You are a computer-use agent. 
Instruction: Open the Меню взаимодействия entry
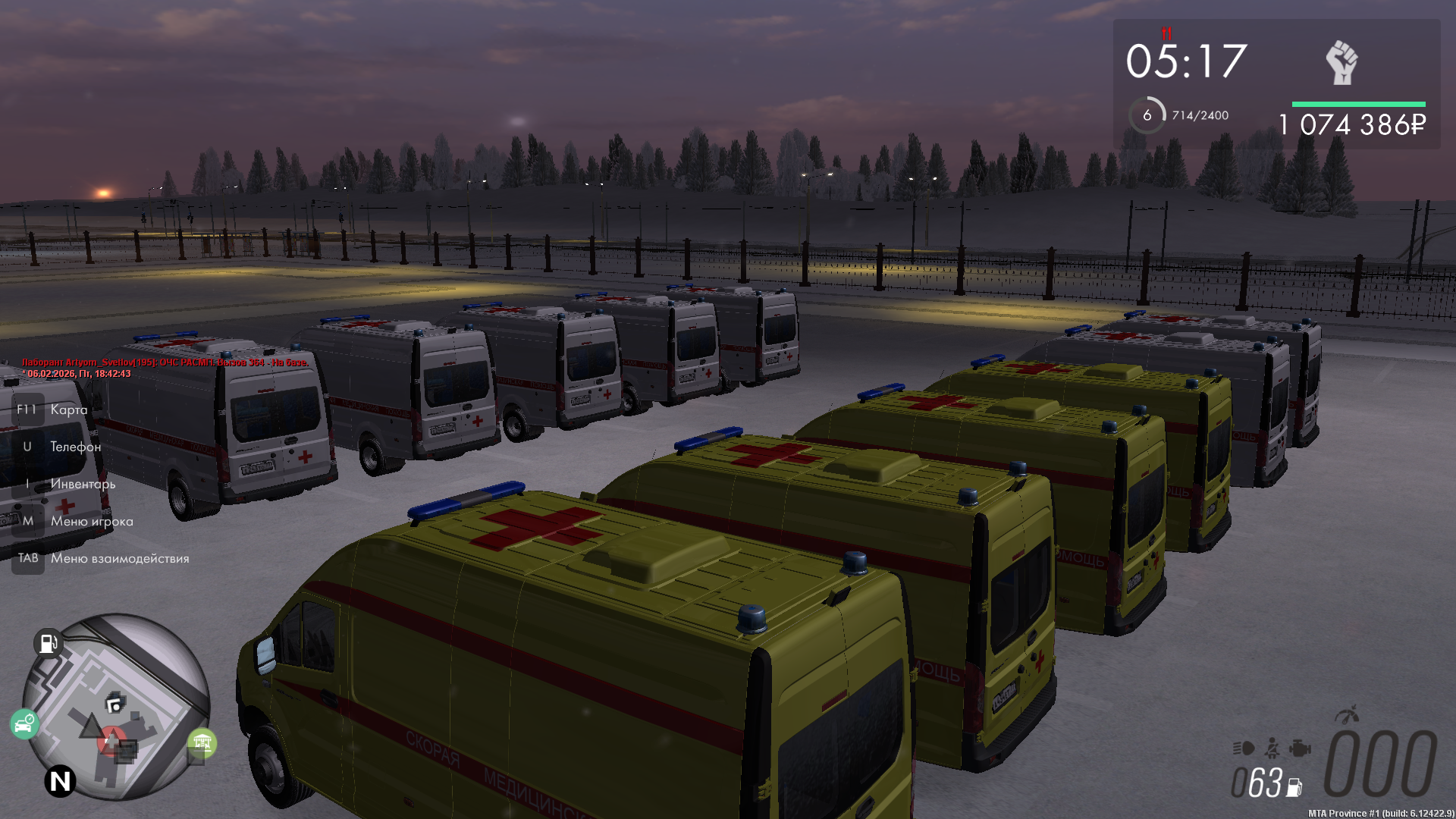(120, 558)
